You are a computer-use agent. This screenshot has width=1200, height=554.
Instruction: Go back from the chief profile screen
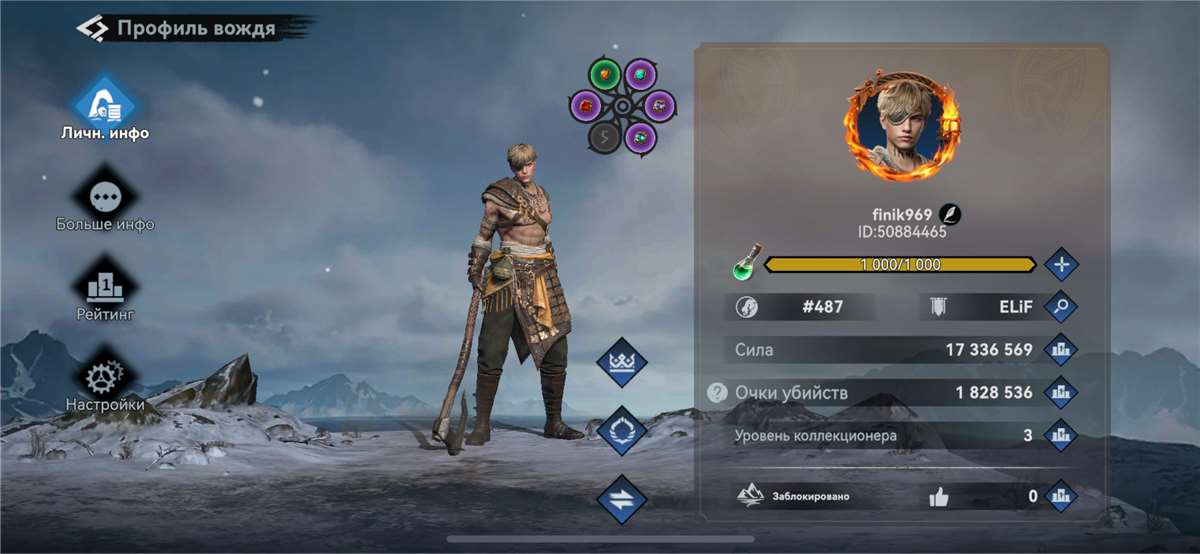click(x=92, y=28)
